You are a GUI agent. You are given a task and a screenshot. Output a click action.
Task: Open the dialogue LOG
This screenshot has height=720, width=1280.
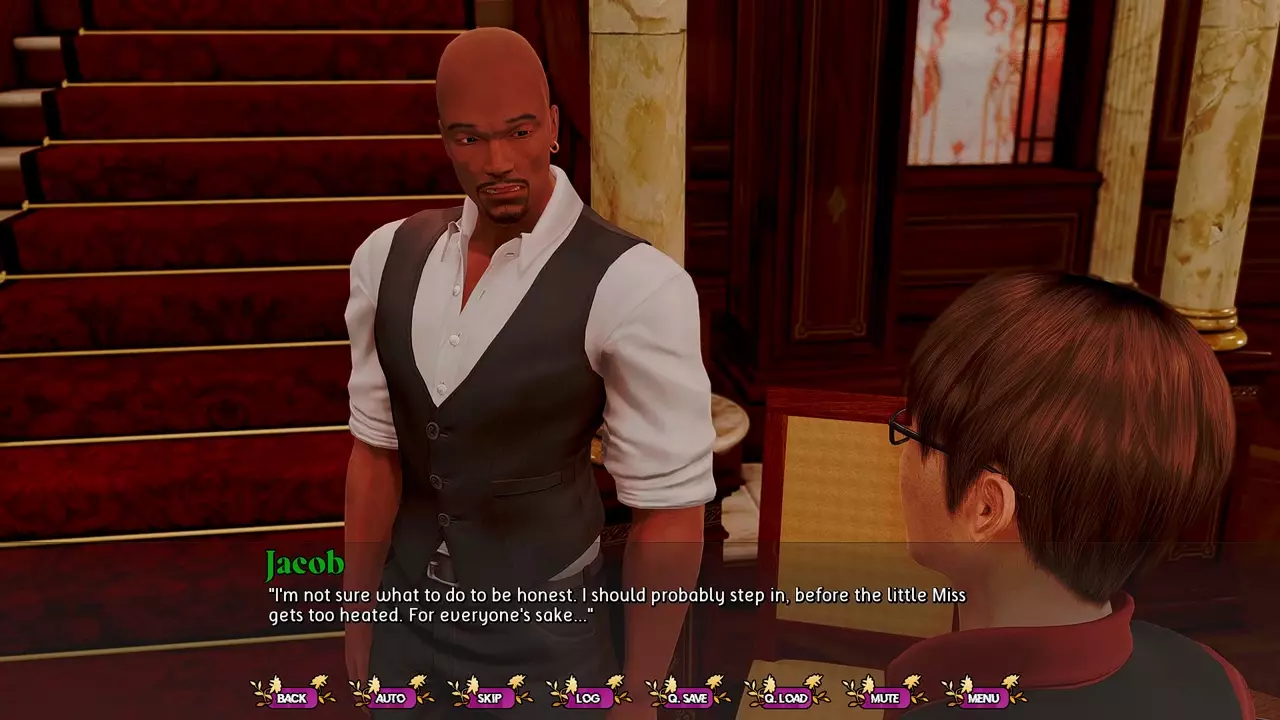tap(588, 697)
